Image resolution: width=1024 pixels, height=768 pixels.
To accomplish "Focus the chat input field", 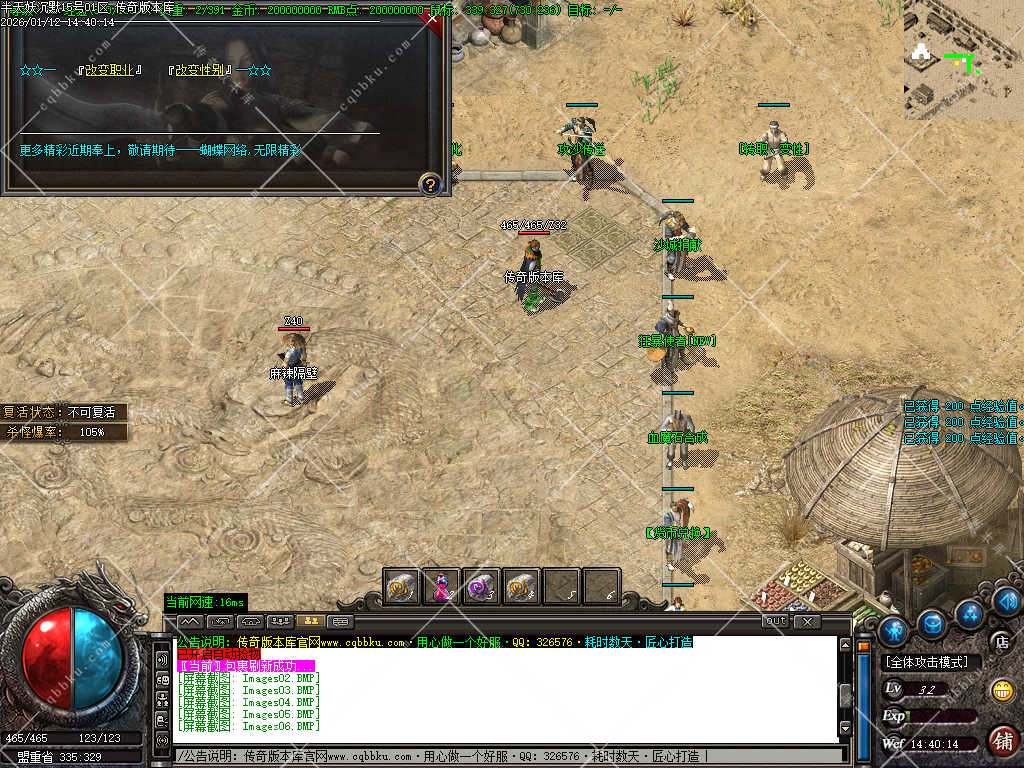I will [500, 756].
